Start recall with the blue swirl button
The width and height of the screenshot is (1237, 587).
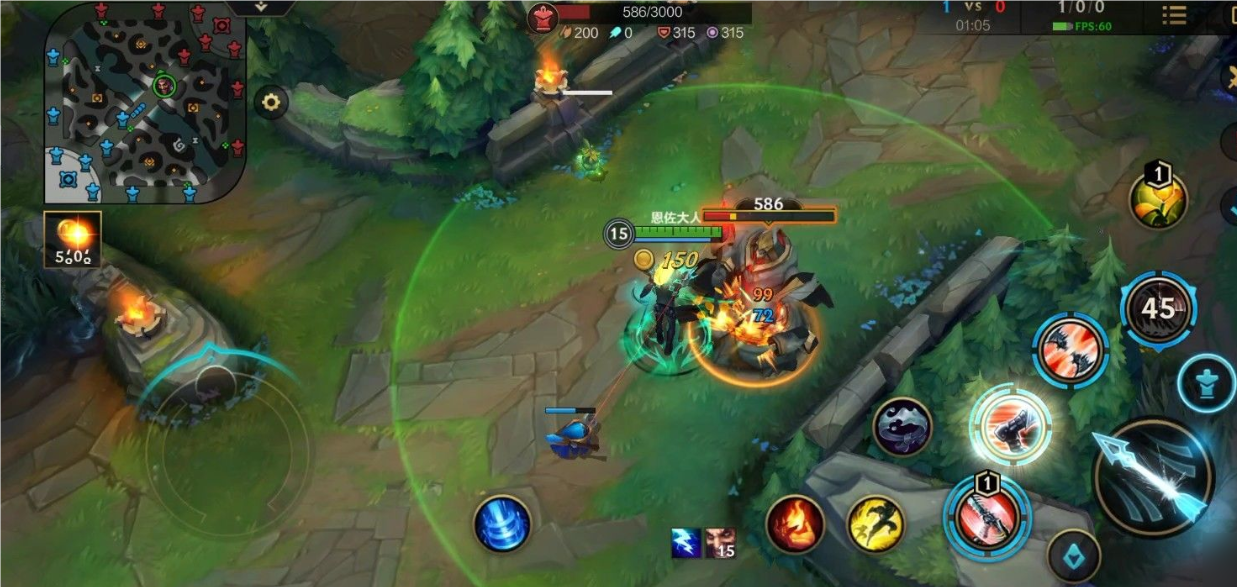tap(502, 523)
